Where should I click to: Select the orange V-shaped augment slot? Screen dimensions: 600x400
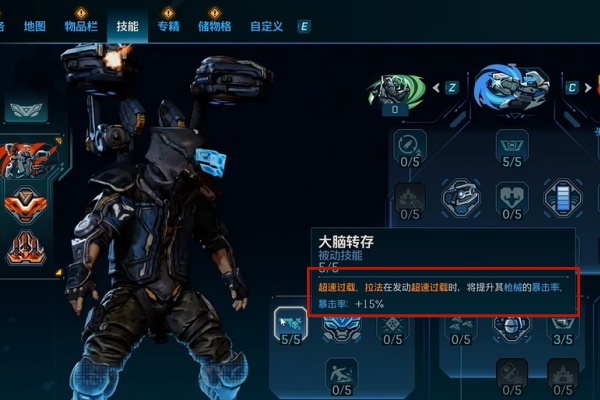click(25, 205)
